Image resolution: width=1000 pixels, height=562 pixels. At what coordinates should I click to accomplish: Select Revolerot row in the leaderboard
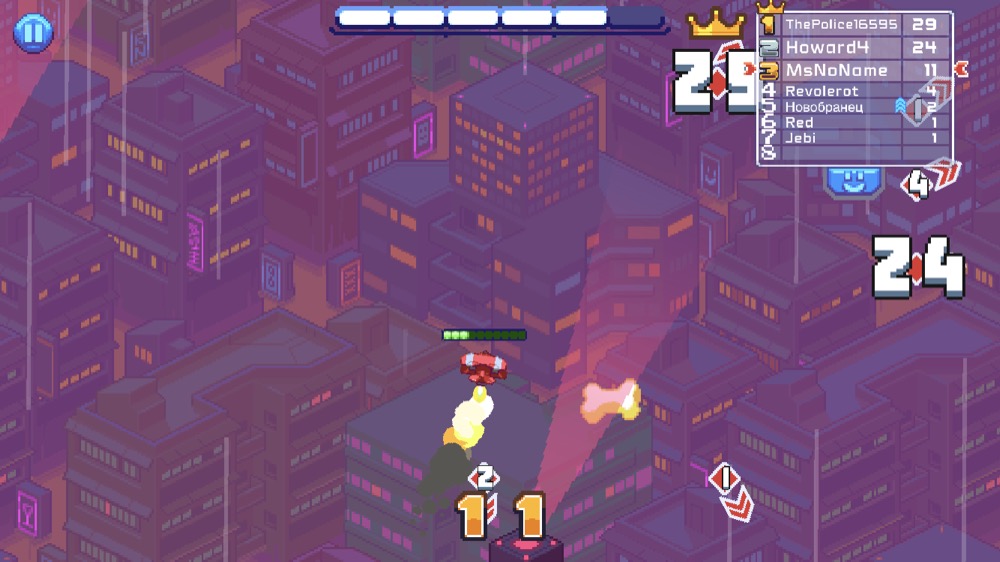point(855,91)
